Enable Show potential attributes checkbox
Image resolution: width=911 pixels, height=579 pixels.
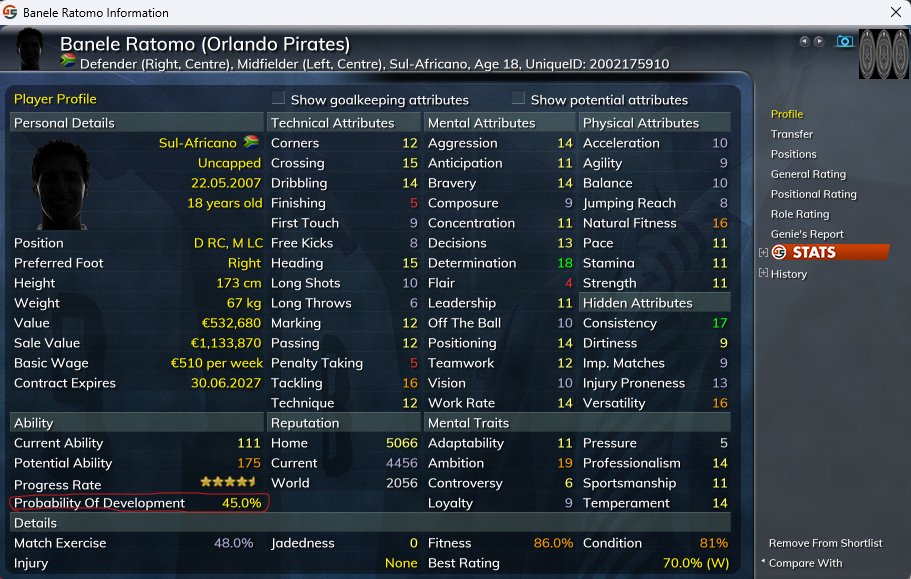pyautogui.click(x=518, y=99)
